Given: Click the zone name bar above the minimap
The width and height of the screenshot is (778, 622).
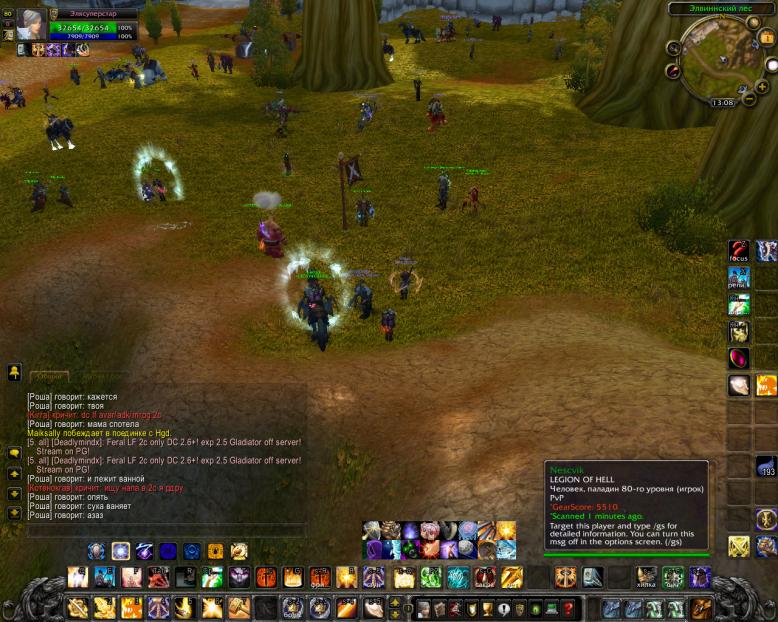Looking at the screenshot, I should coord(720,8).
